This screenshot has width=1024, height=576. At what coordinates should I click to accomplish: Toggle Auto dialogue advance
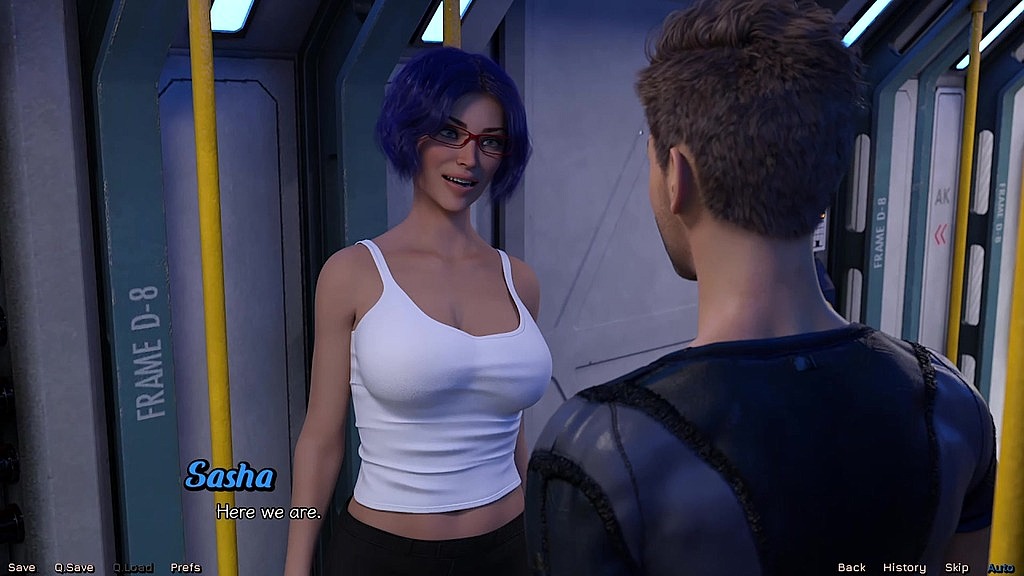(x=1001, y=568)
